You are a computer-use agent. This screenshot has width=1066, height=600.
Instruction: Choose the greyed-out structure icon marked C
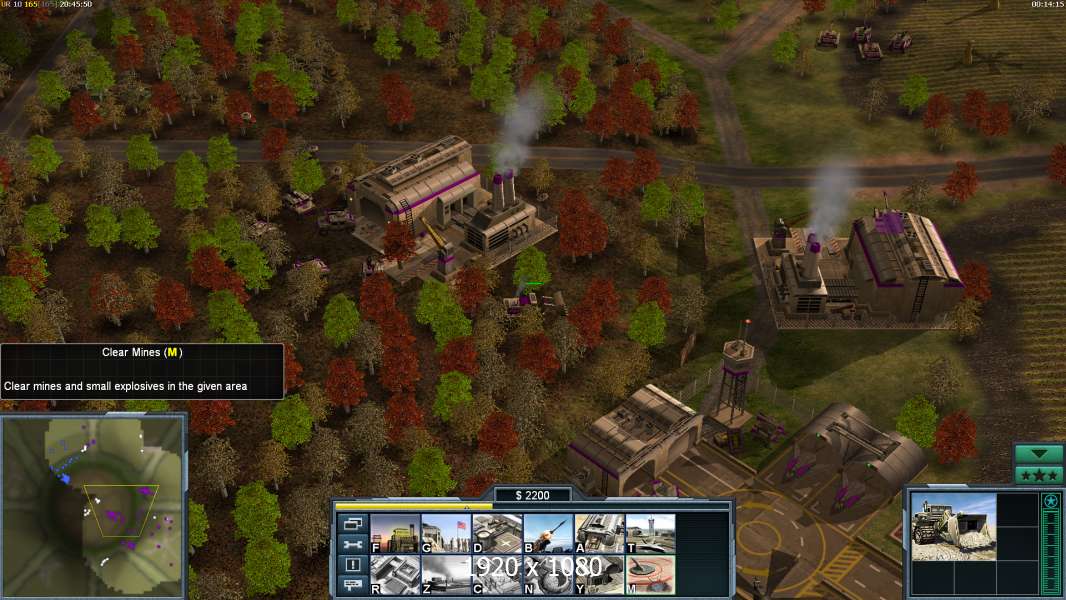pos(497,573)
